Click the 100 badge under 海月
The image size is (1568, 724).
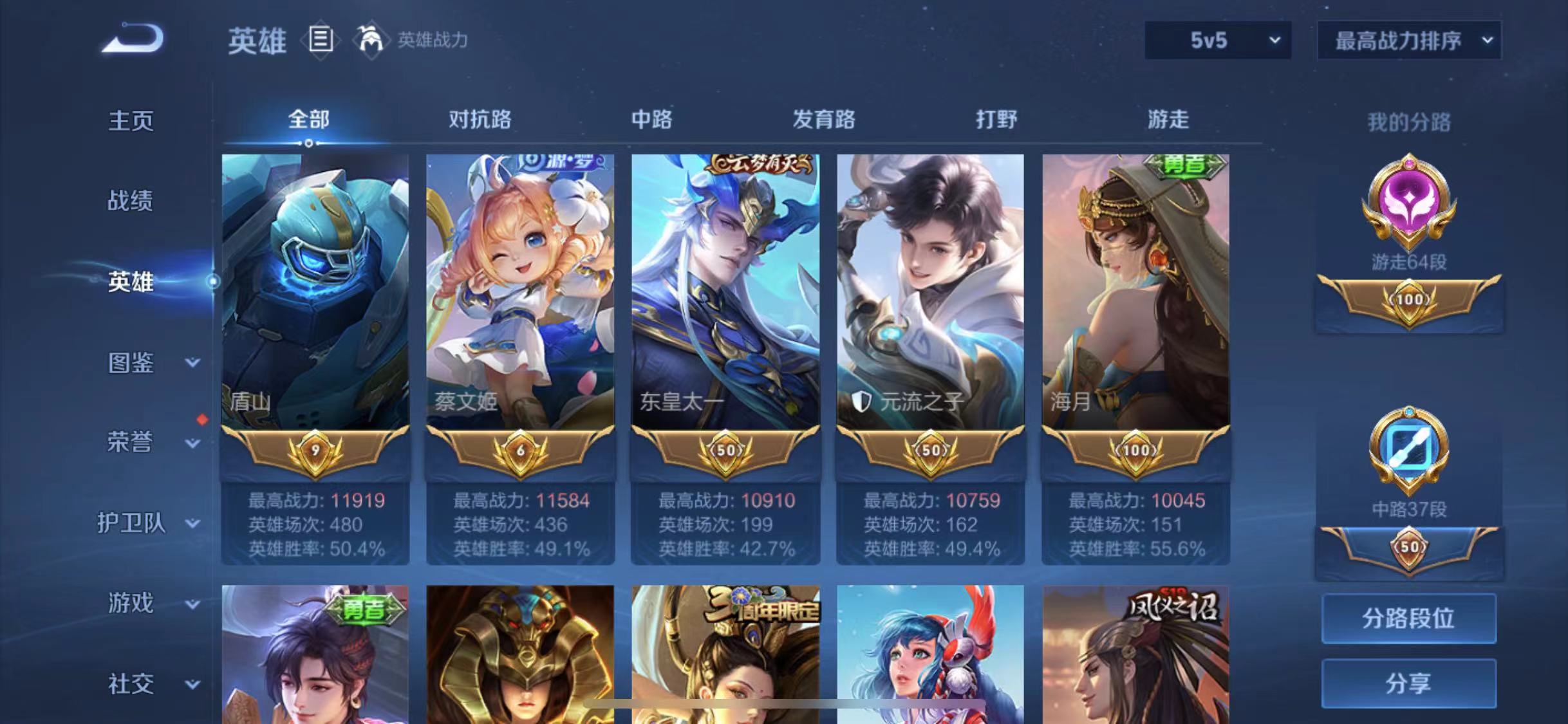[1135, 450]
